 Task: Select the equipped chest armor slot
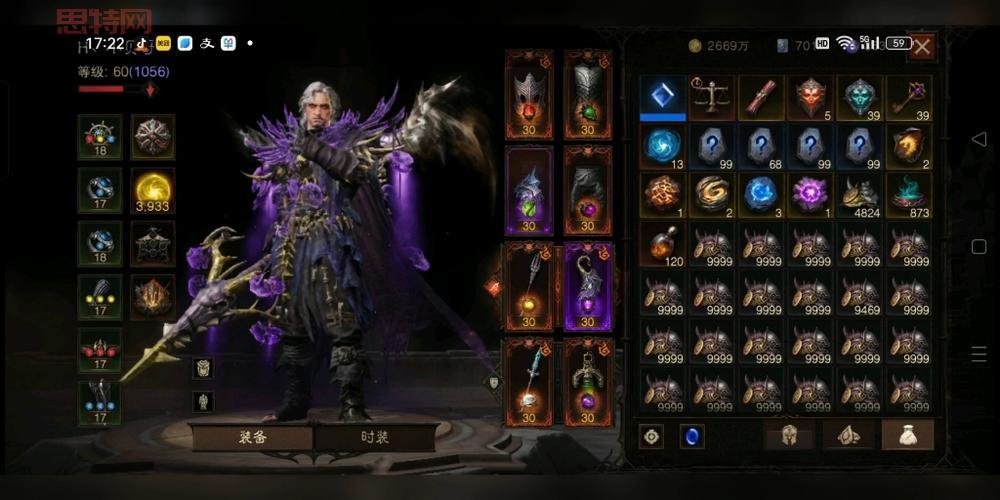pyautogui.click(x=588, y=94)
